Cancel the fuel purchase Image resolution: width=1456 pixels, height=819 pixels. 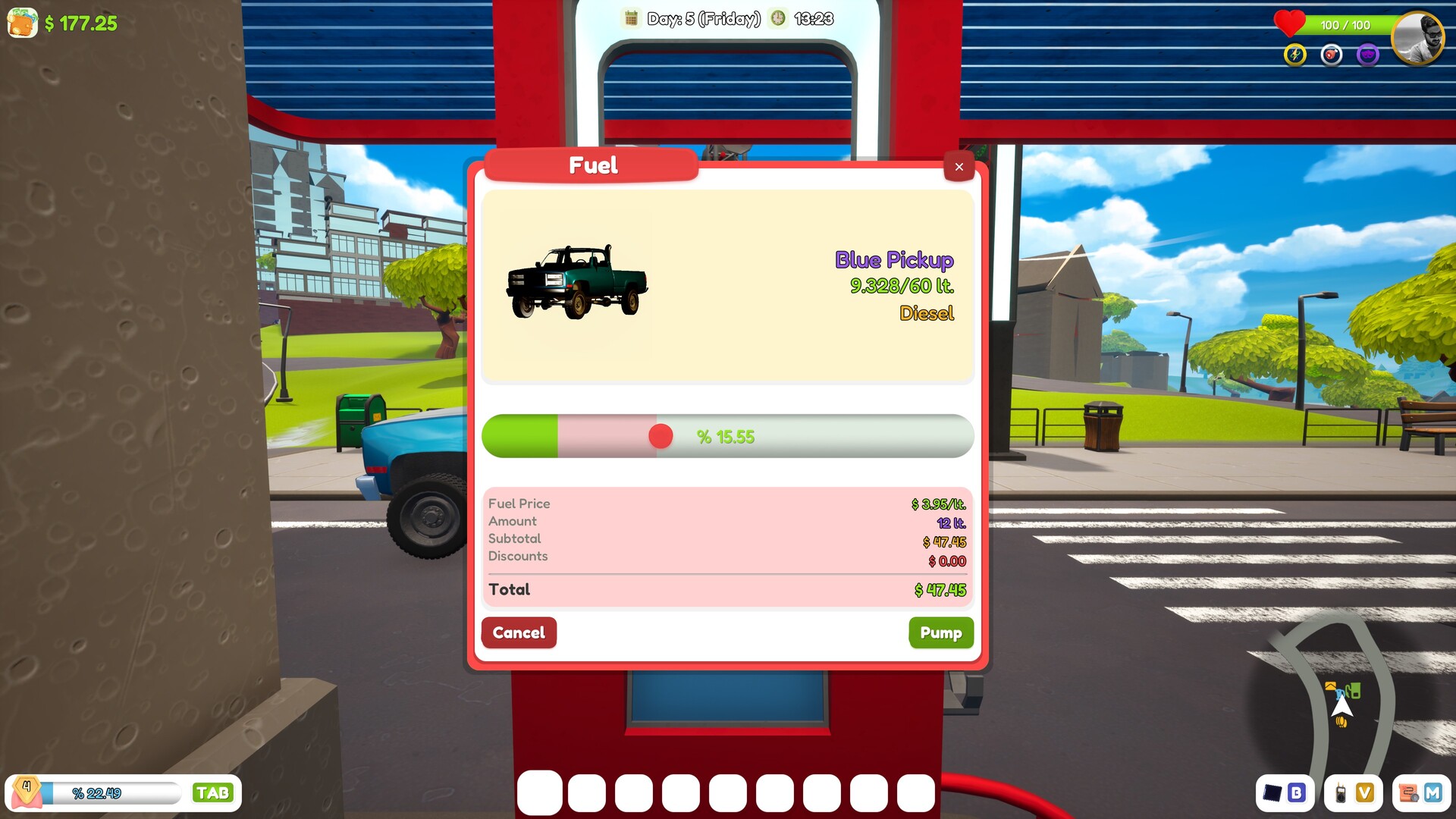pyautogui.click(x=519, y=632)
